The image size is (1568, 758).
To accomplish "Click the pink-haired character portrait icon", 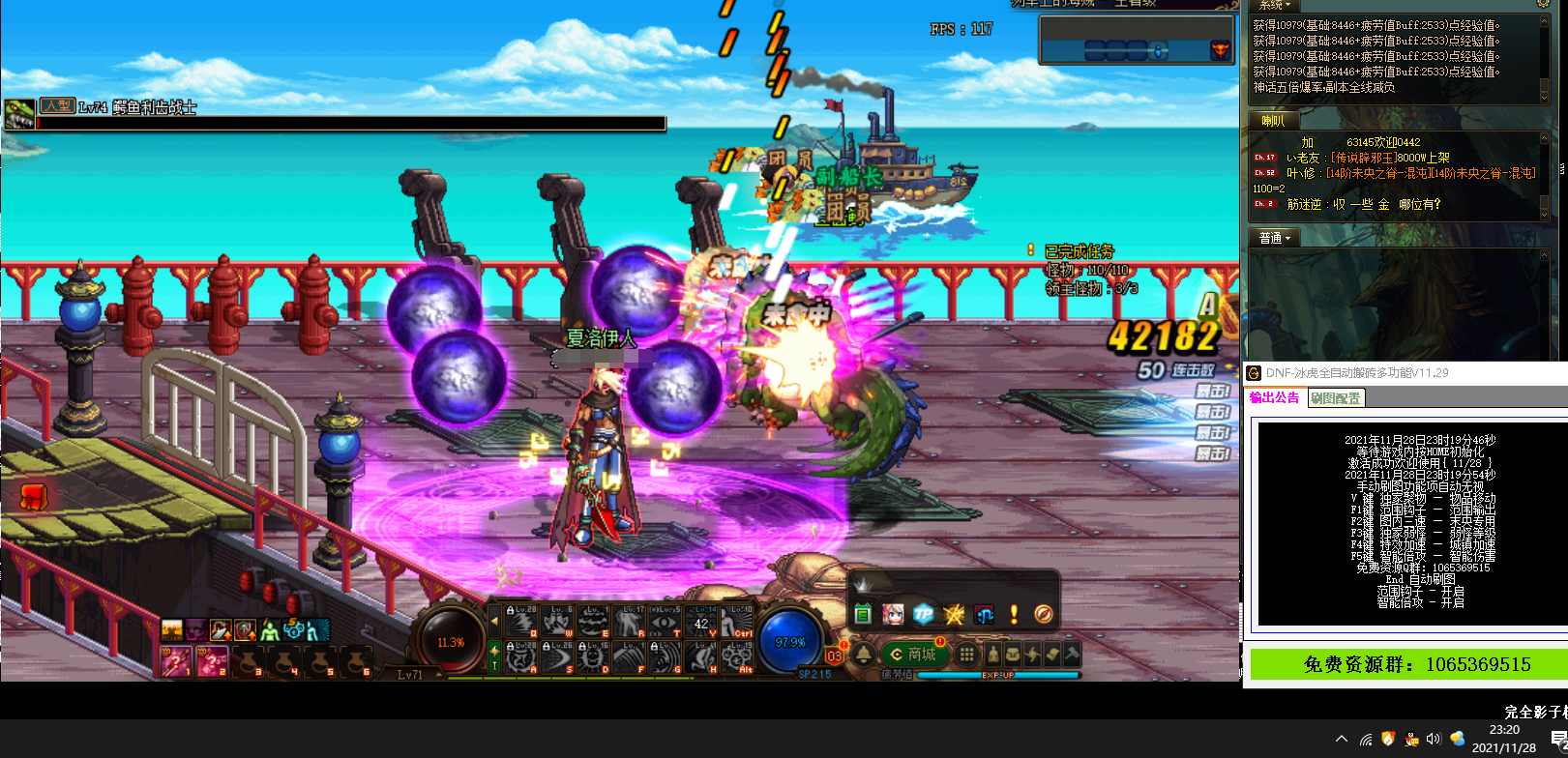I will (893, 614).
